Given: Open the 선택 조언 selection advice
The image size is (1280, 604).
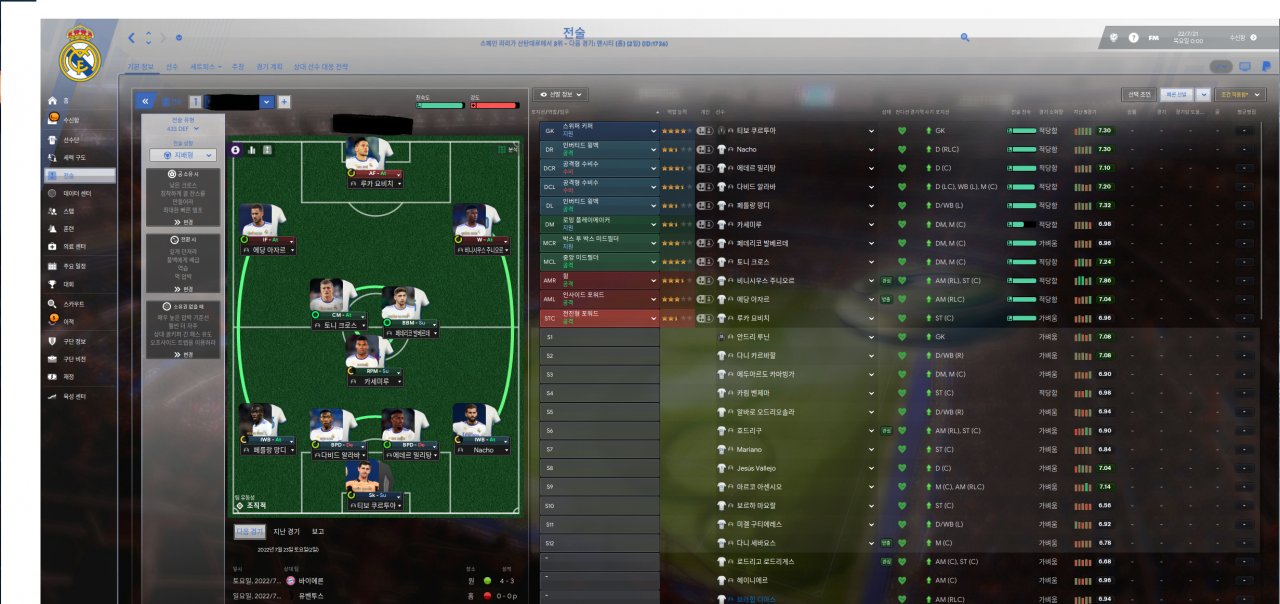Looking at the screenshot, I should coord(1139,94).
